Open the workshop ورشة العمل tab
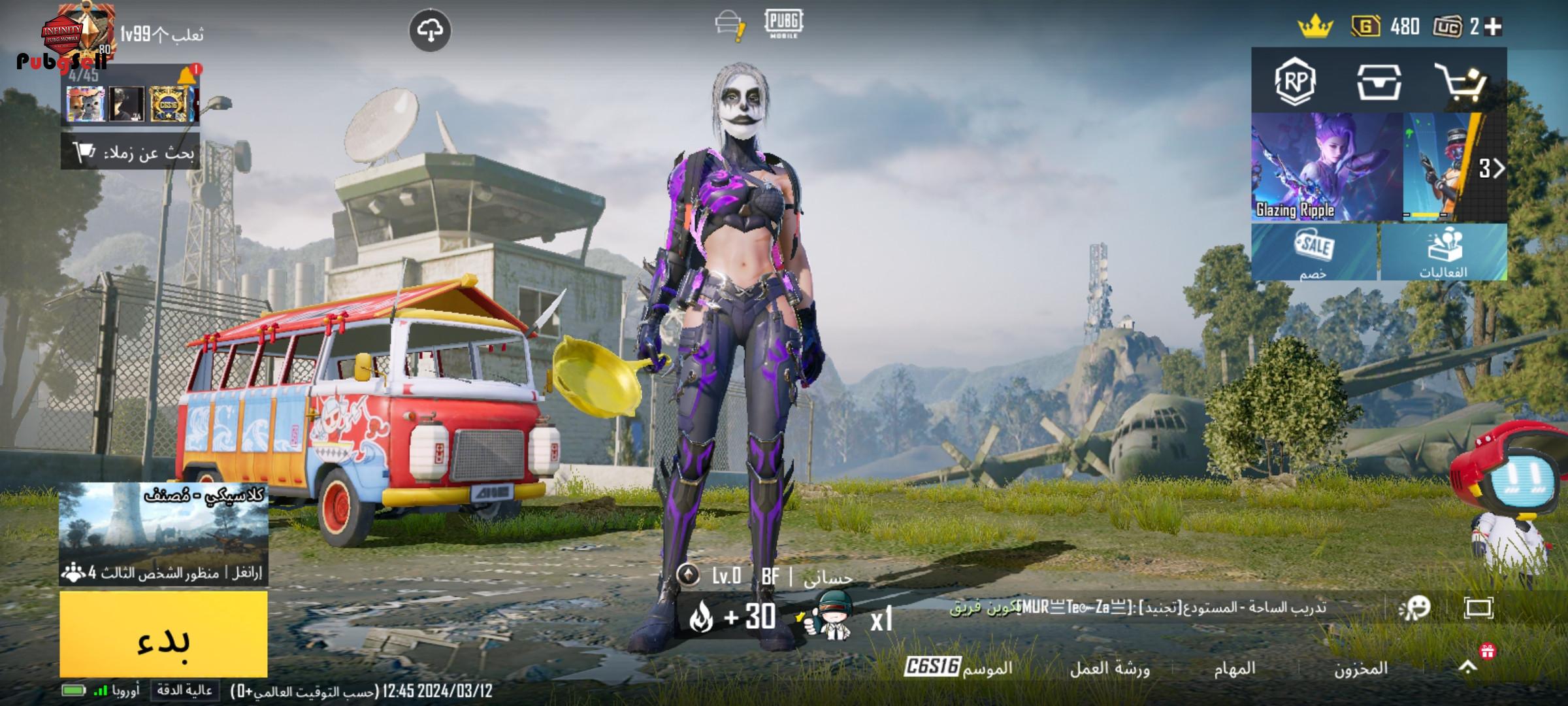 click(x=1109, y=668)
